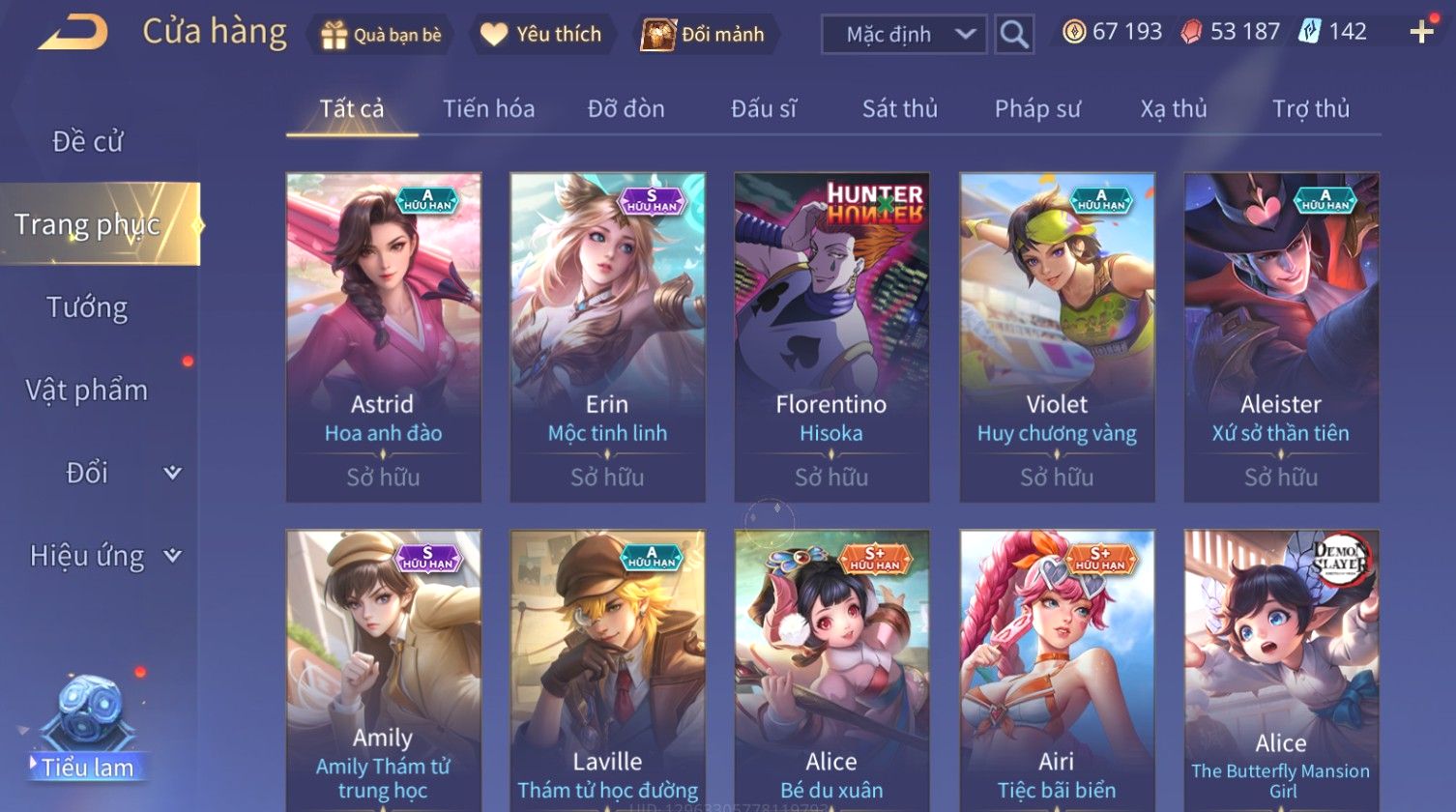Select the Pháp sư category tab
The width and height of the screenshot is (1456, 812).
pyautogui.click(x=1037, y=109)
